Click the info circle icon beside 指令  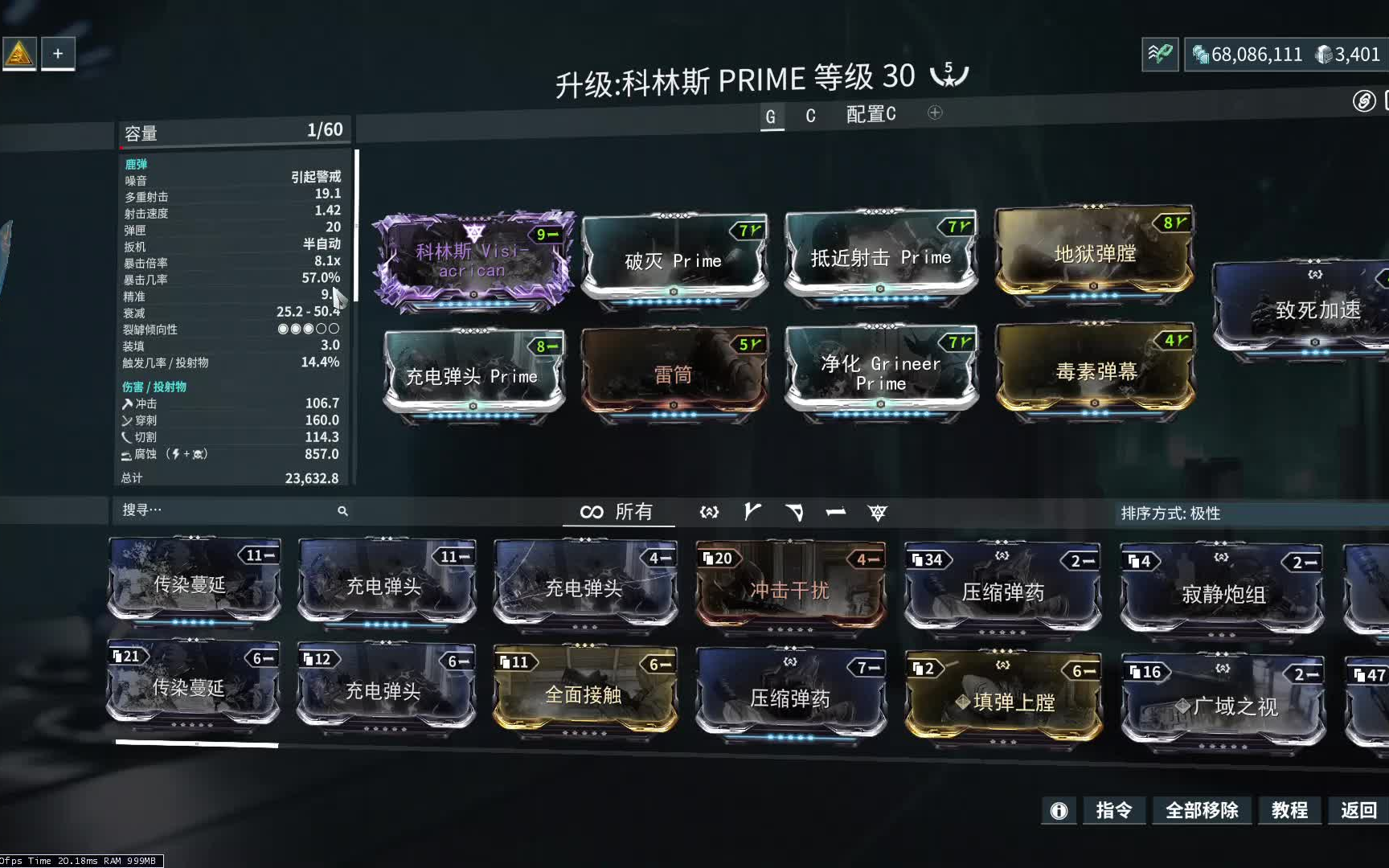coord(1059,811)
